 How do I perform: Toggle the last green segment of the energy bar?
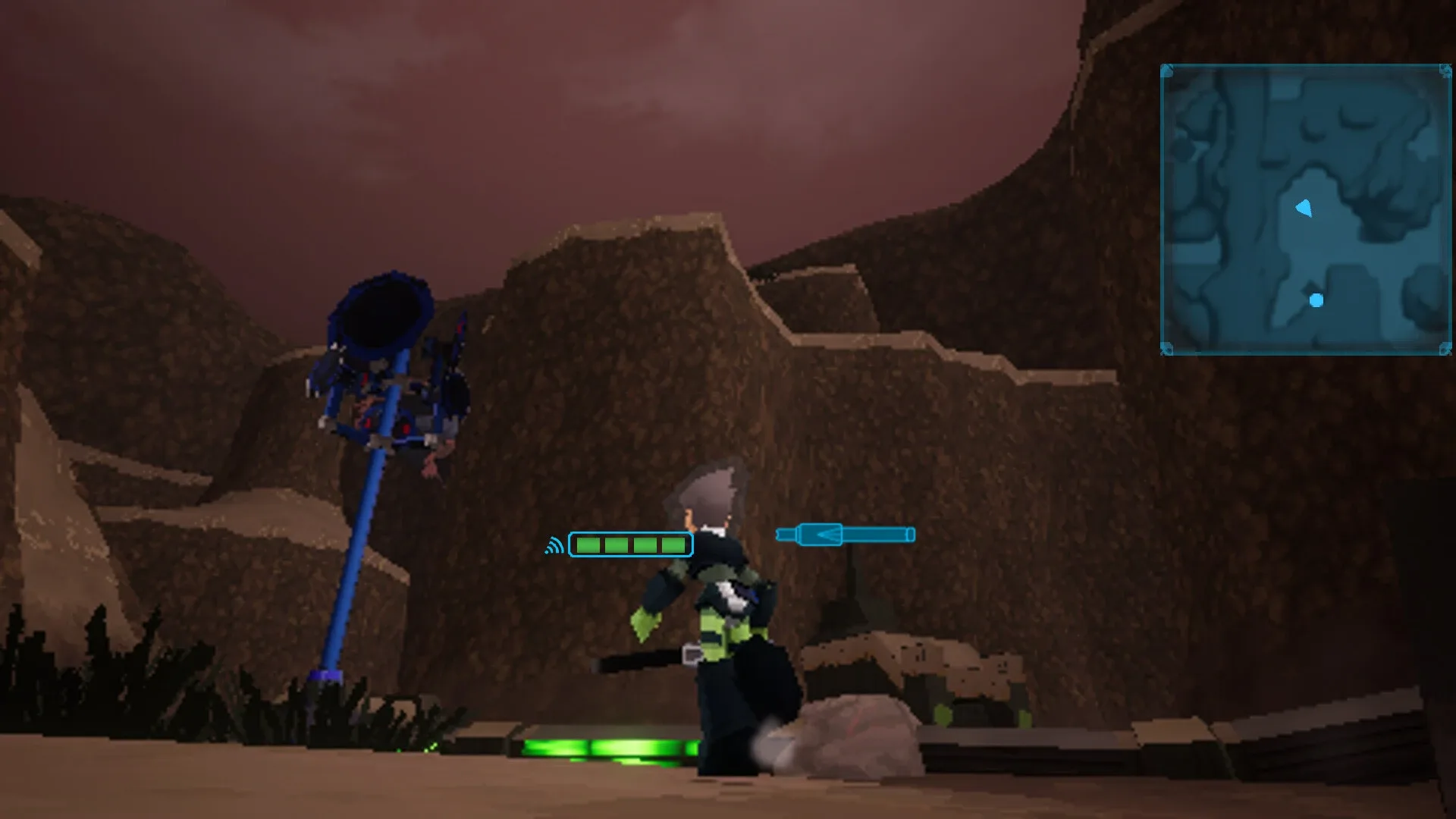pyautogui.click(x=673, y=544)
